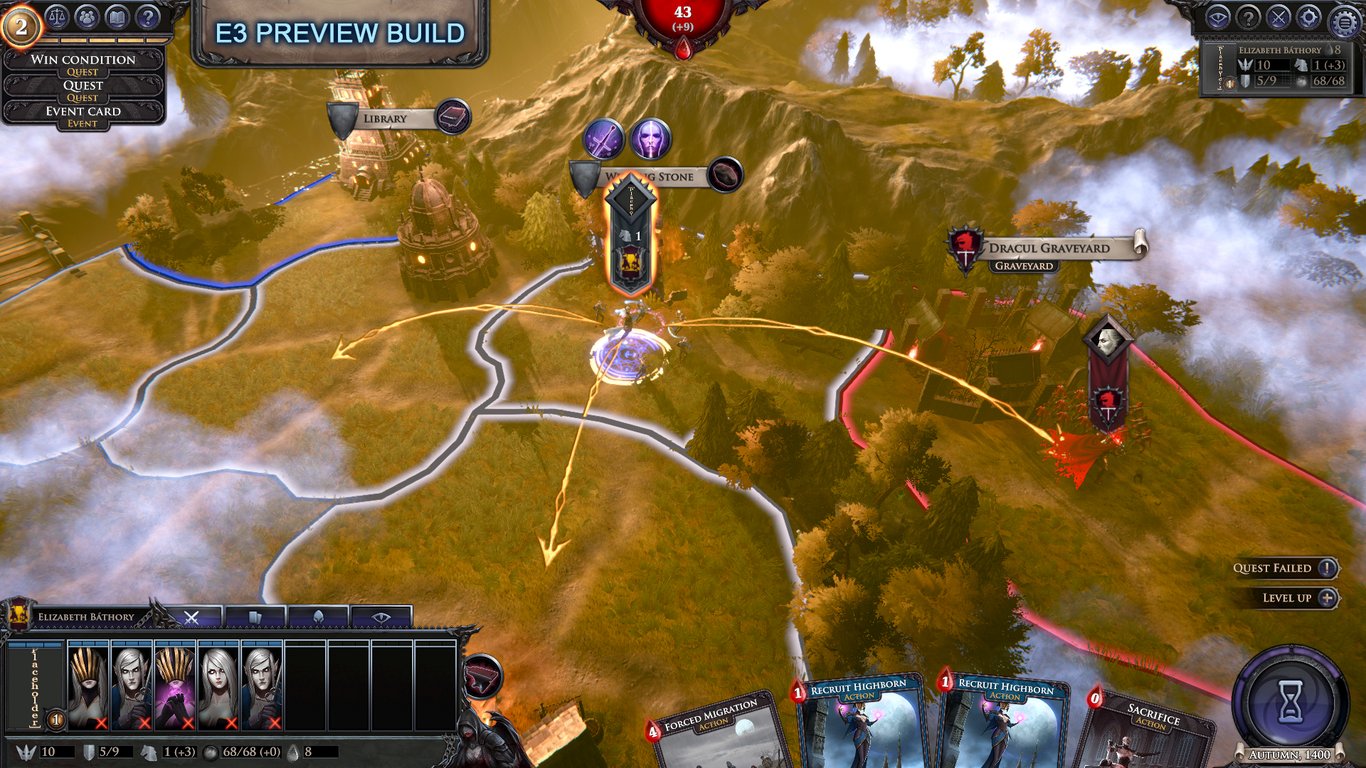Open the factions overview icon
The image size is (1366, 768).
[x=86, y=17]
